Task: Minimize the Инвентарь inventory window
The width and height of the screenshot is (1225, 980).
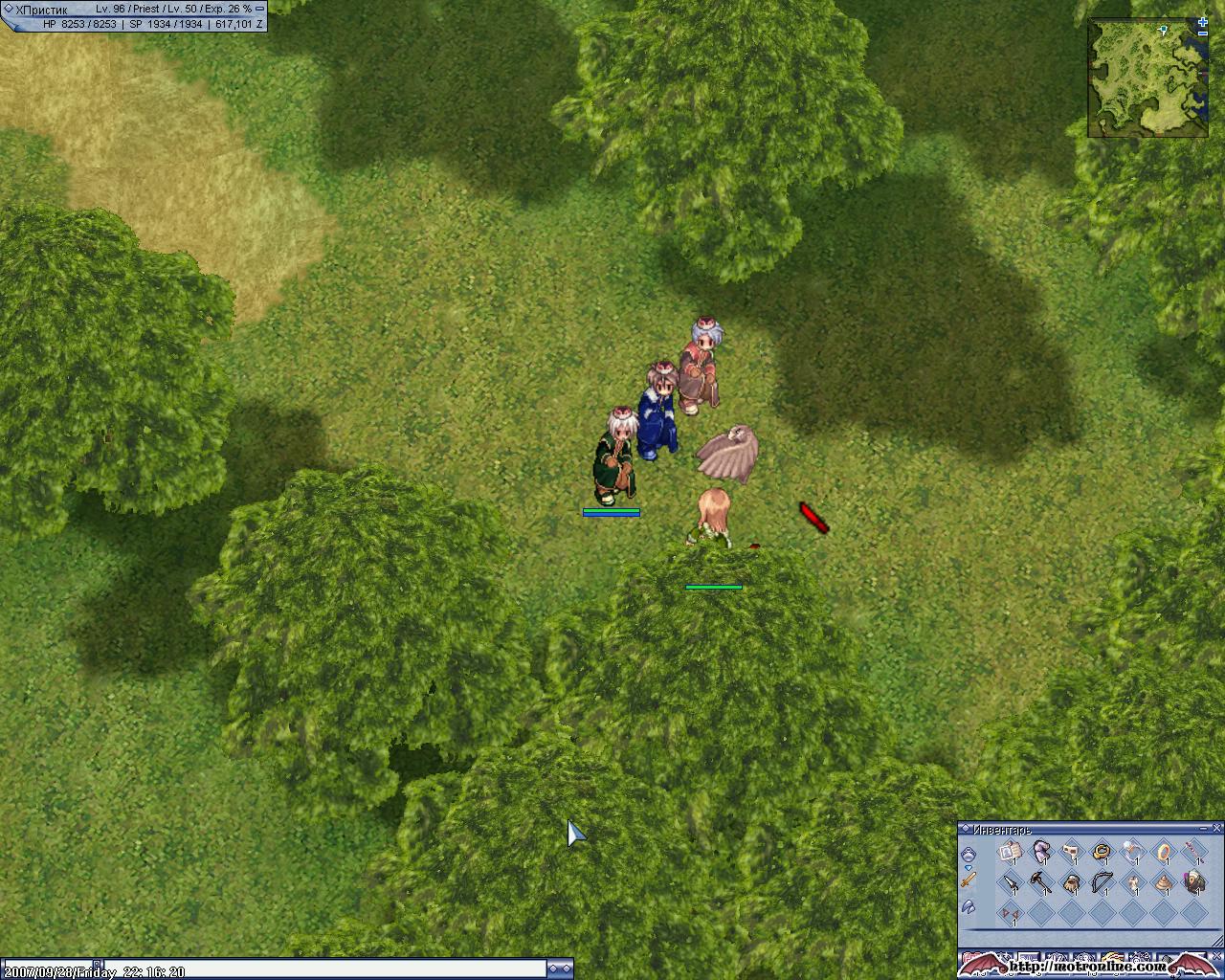Action: coord(1205,828)
